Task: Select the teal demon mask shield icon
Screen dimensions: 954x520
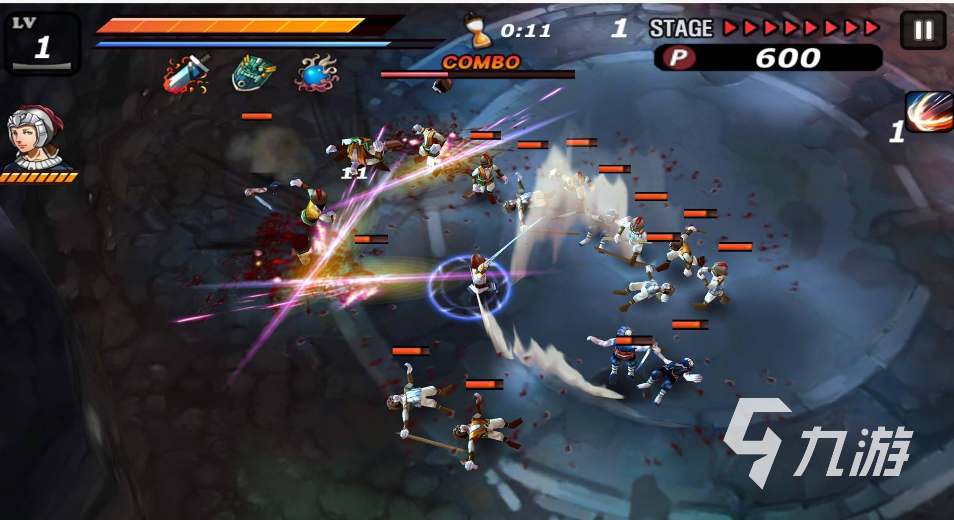Action: tap(253, 73)
